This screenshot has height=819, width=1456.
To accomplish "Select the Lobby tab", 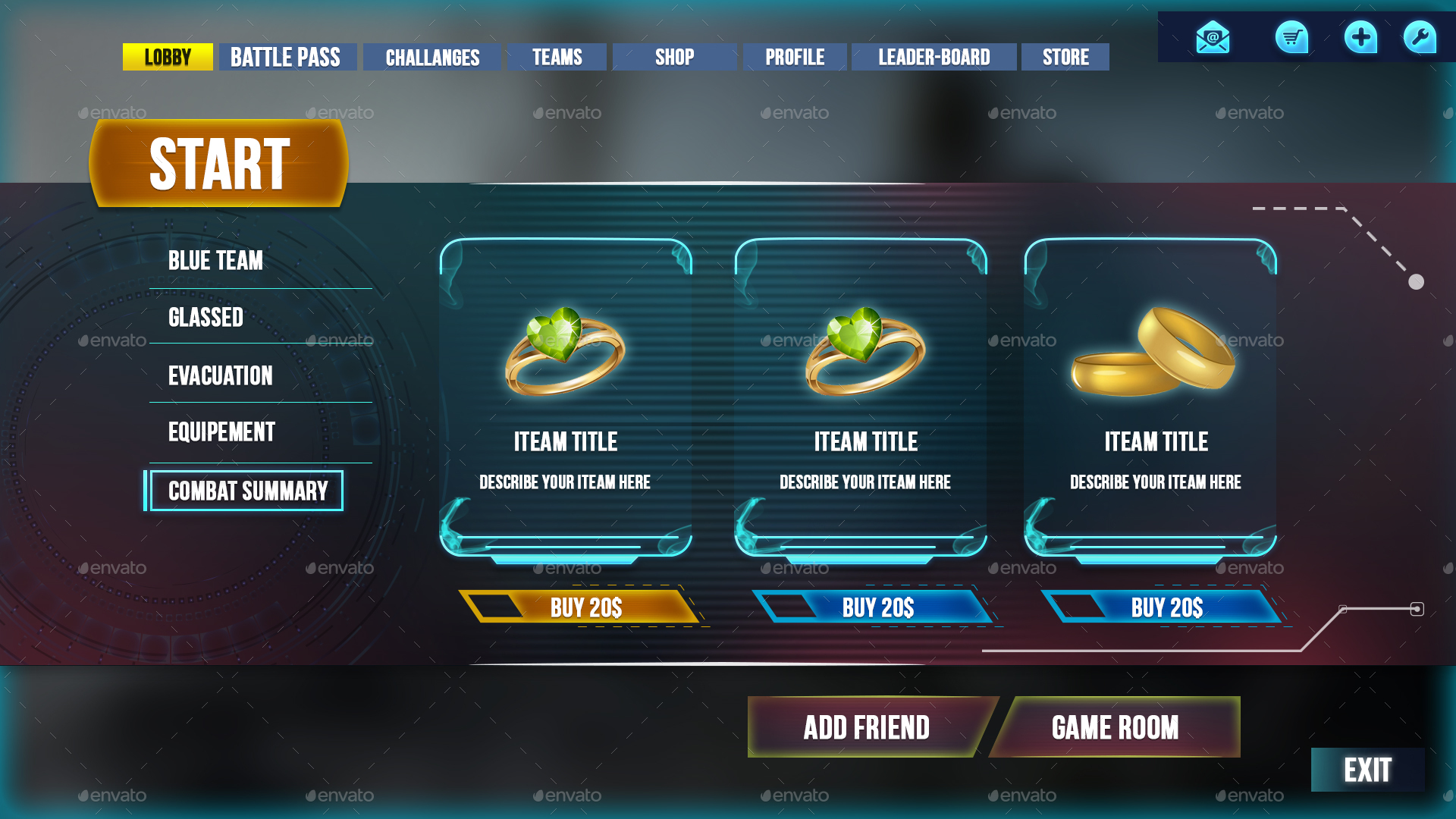I will point(168,57).
